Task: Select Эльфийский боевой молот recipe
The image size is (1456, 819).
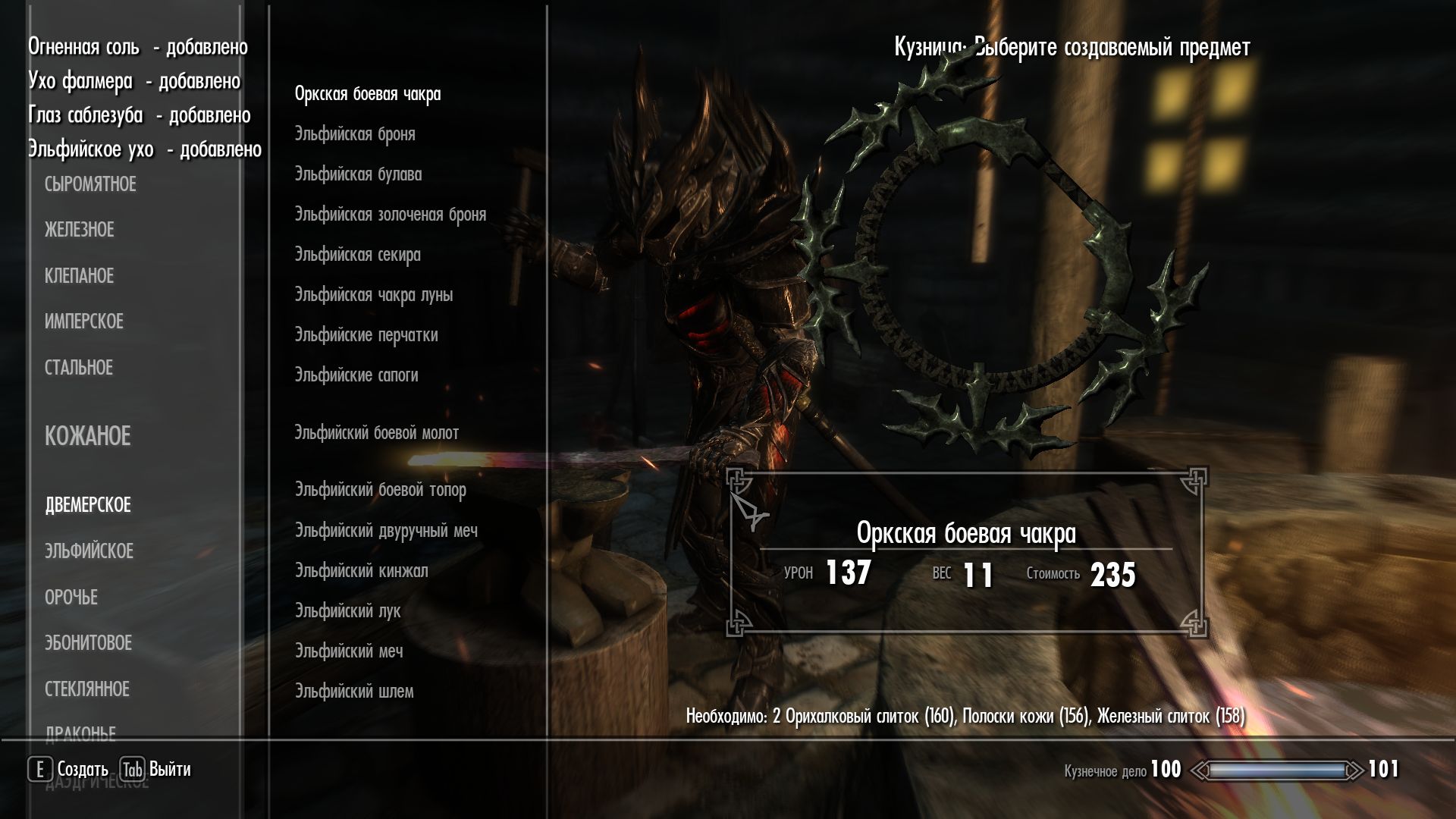Action: click(377, 433)
